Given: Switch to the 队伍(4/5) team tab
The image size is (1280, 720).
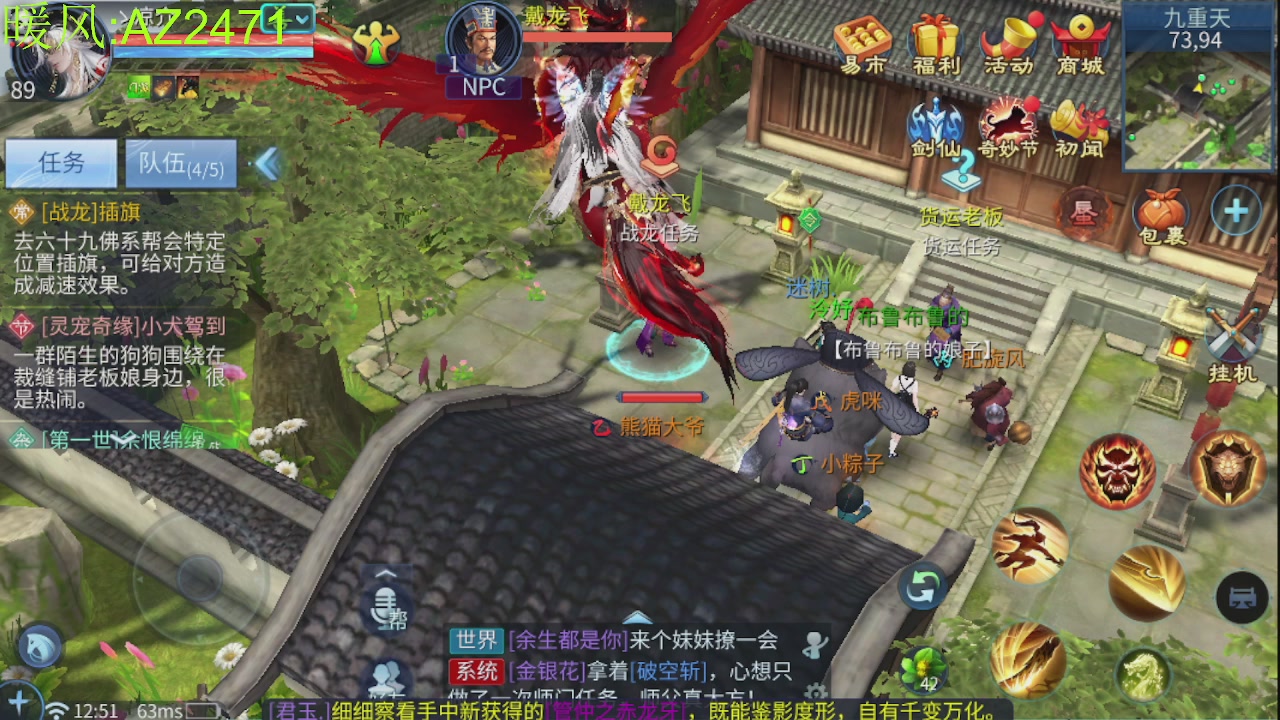Looking at the screenshot, I should (x=180, y=164).
